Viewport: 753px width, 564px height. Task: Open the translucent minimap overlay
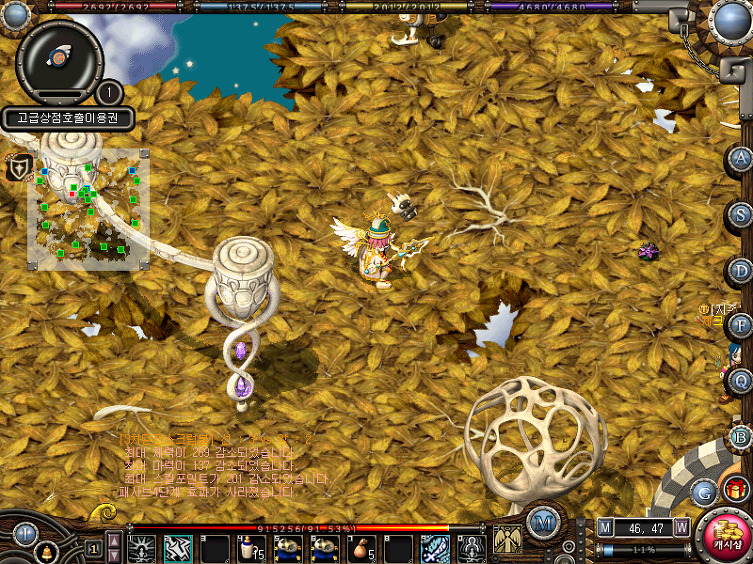coord(89,210)
